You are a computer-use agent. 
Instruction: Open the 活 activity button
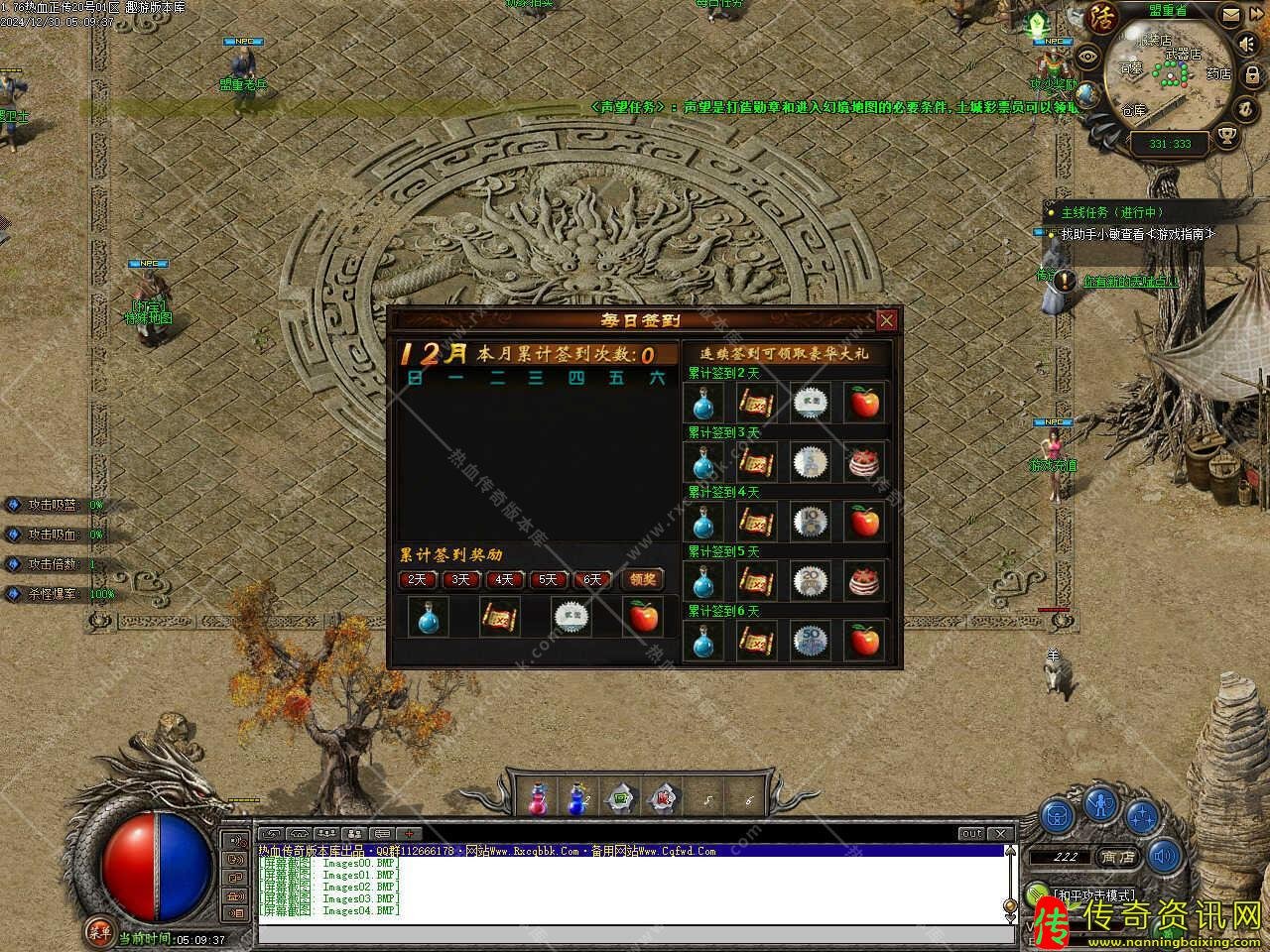coord(1103,17)
